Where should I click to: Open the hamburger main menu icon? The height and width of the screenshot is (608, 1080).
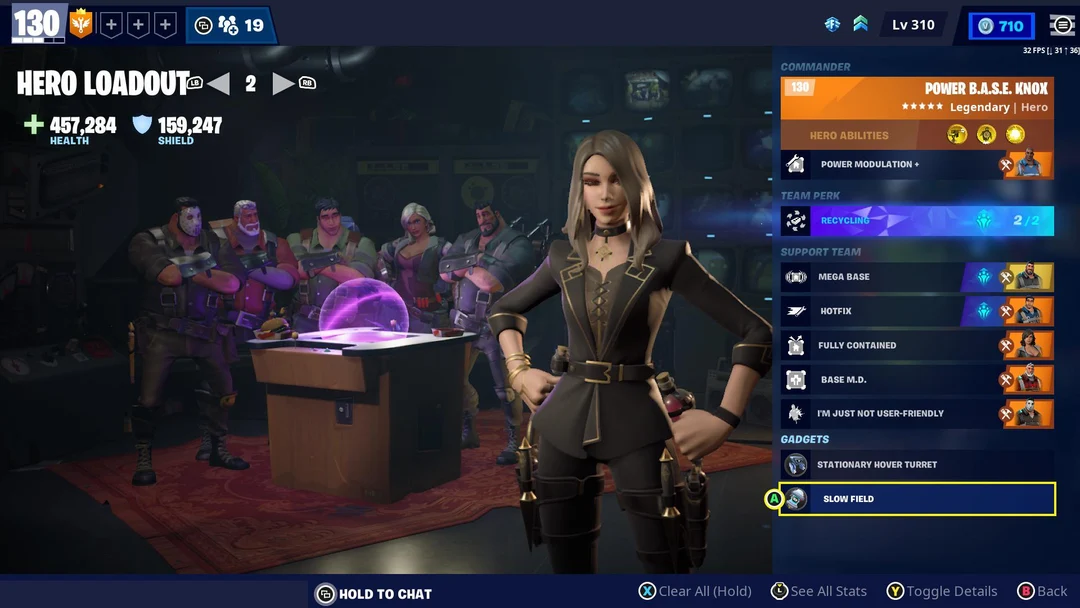[x=1062, y=26]
